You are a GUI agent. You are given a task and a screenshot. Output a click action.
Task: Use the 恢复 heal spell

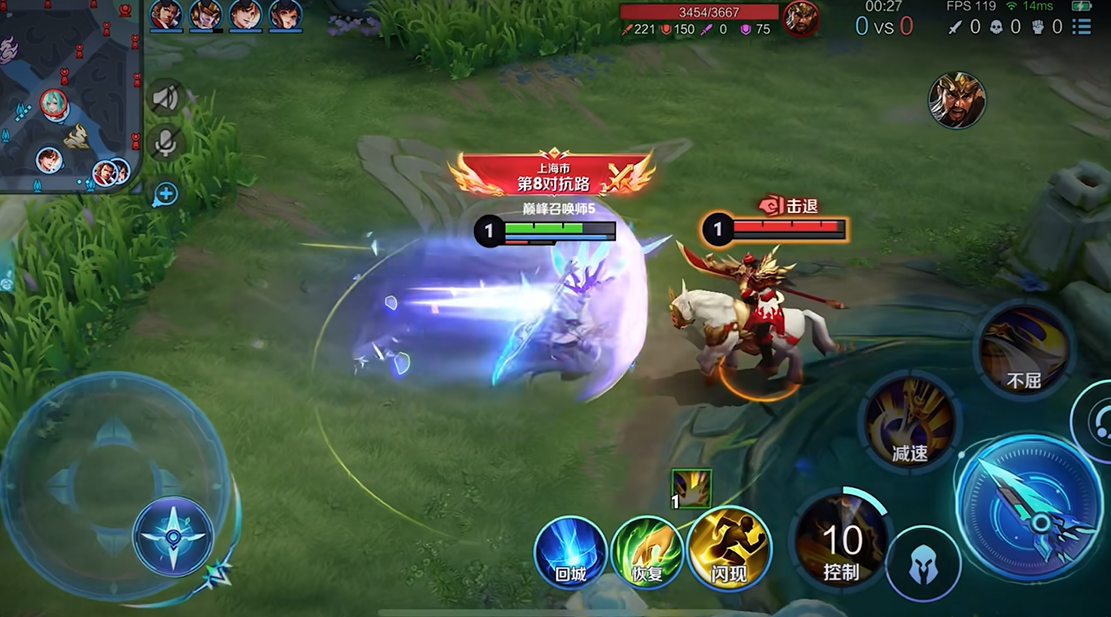(x=647, y=552)
